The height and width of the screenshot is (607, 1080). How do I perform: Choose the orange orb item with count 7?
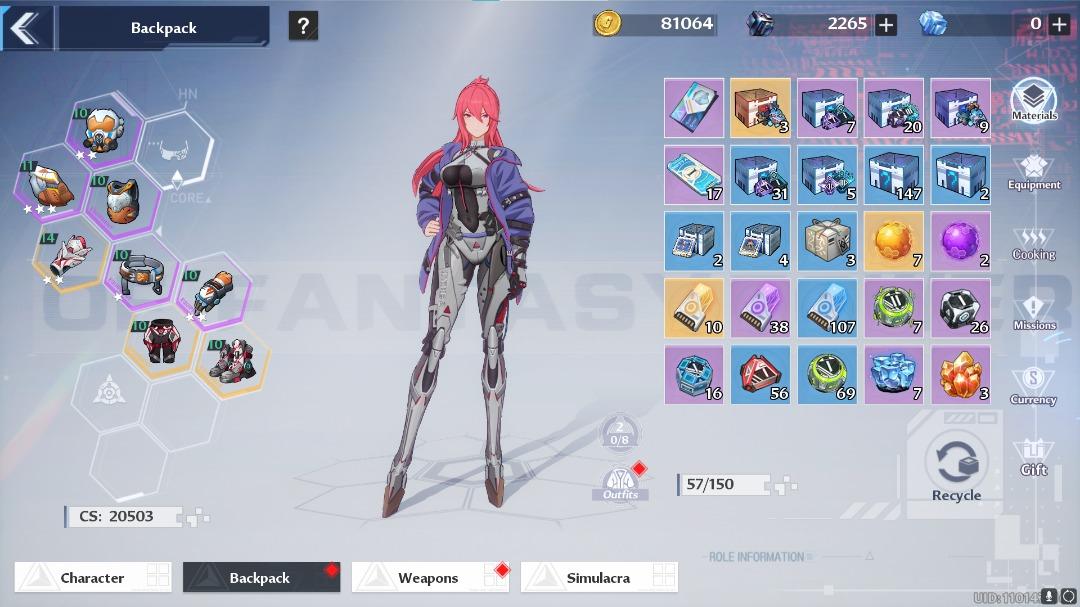894,241
